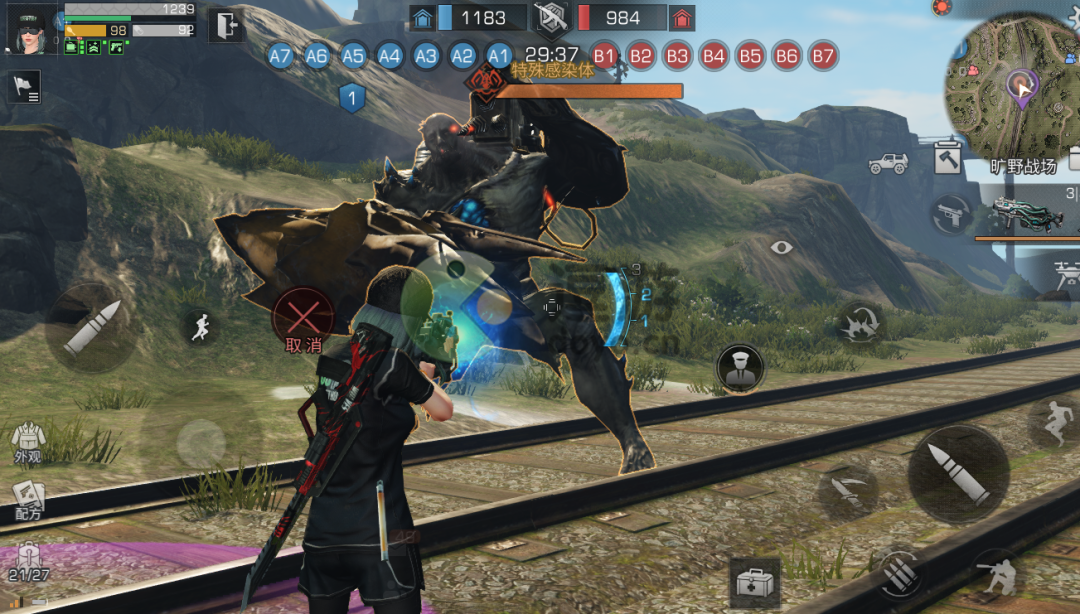Viewport: 1080px width, 614px height.
Task: Toggle the eye free-look icon
Action: pyautogui.click(x=781, y=247)
